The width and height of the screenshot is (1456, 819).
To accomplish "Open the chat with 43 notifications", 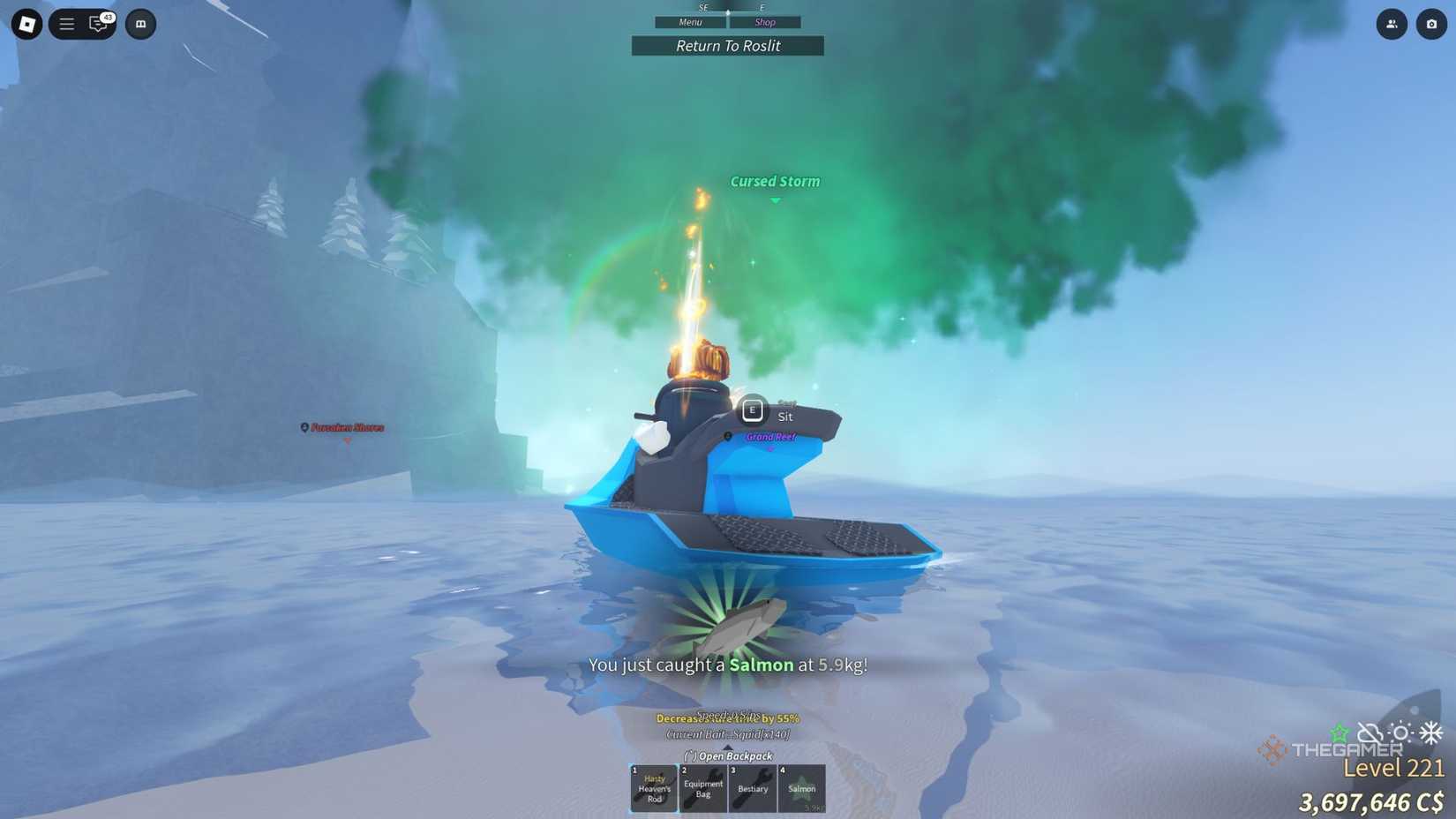I will (98, 25).
